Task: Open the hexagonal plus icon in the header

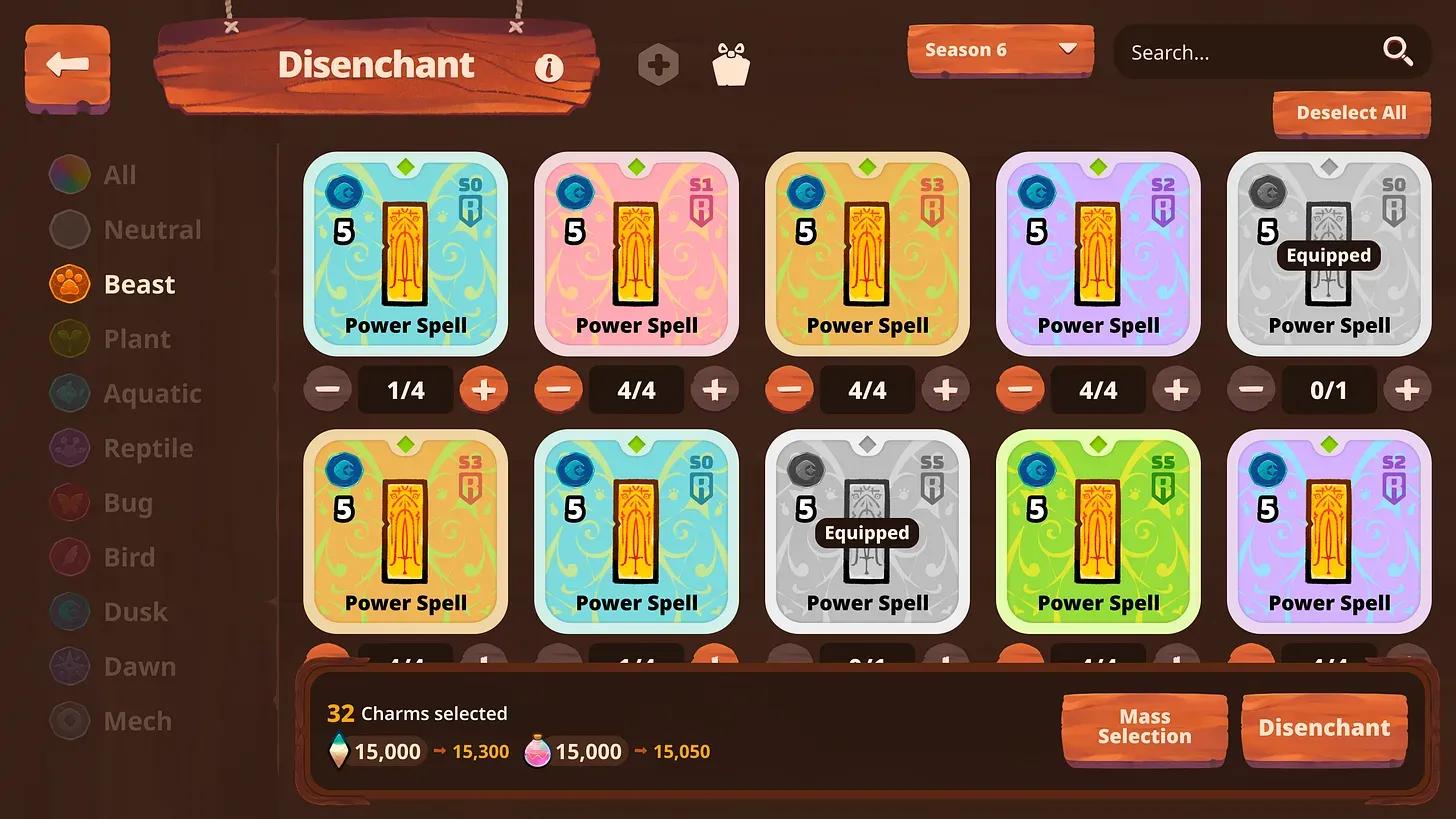Action: tap(659, 64)
